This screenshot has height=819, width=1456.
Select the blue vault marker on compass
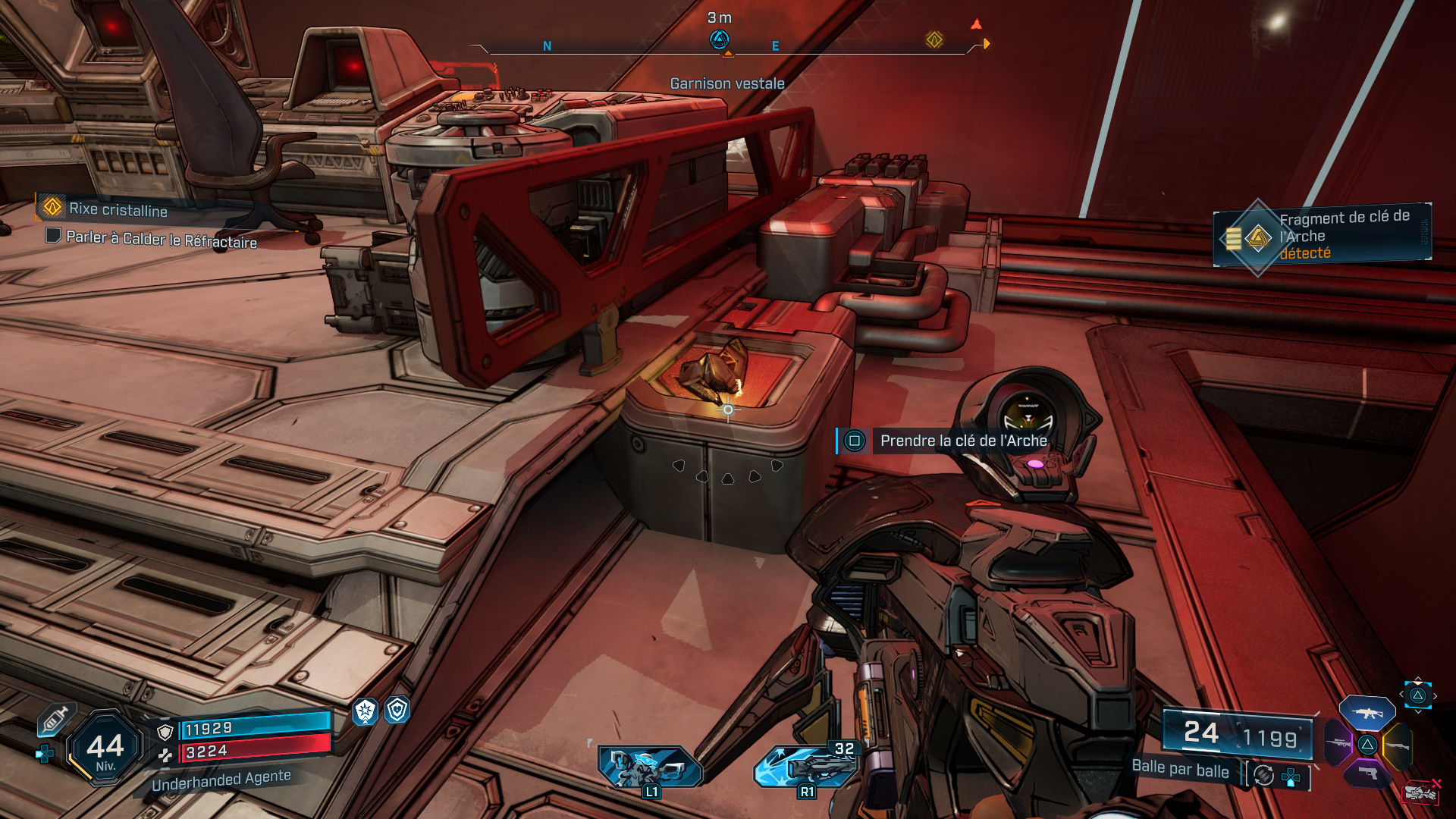pos(719,39)
